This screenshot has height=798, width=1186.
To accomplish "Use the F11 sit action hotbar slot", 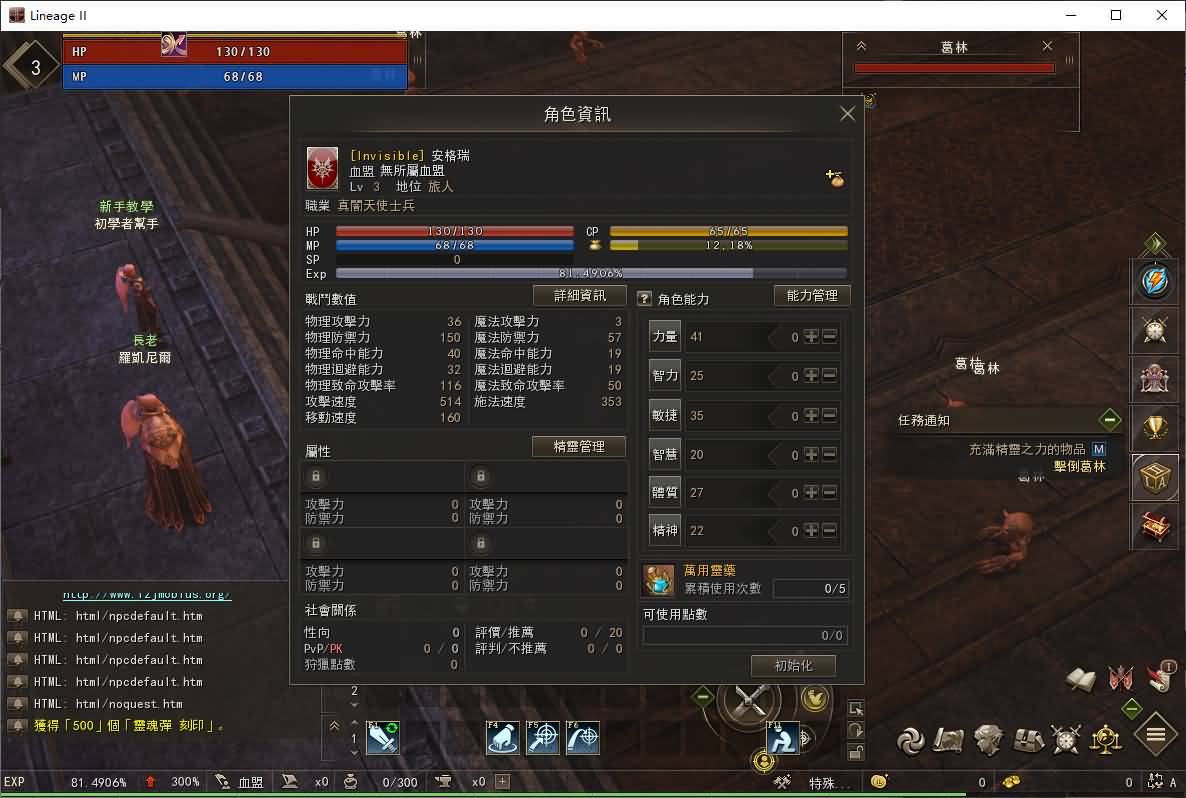I will click(783, 738).
